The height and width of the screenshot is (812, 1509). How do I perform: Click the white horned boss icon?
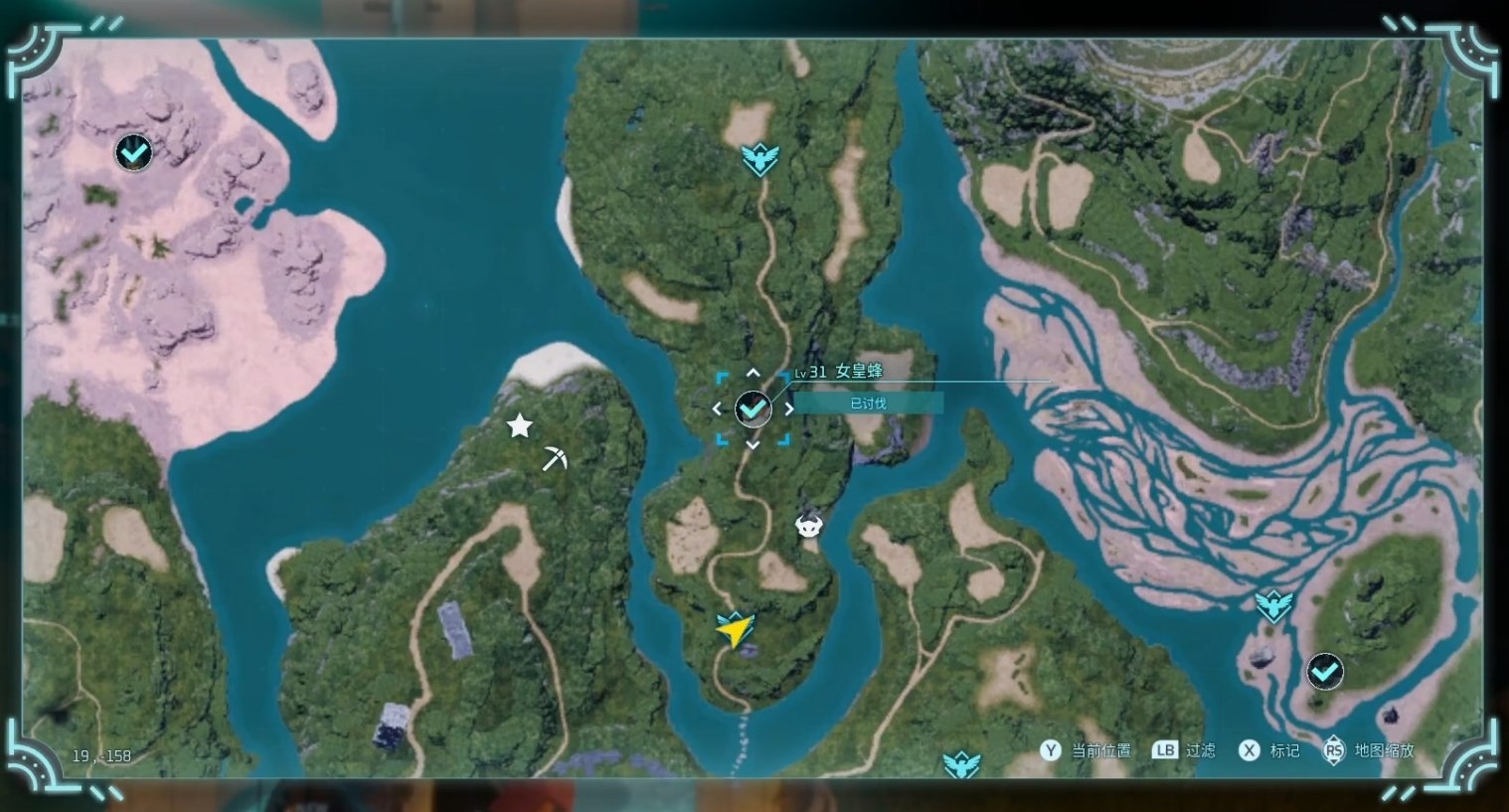[810, 526]
